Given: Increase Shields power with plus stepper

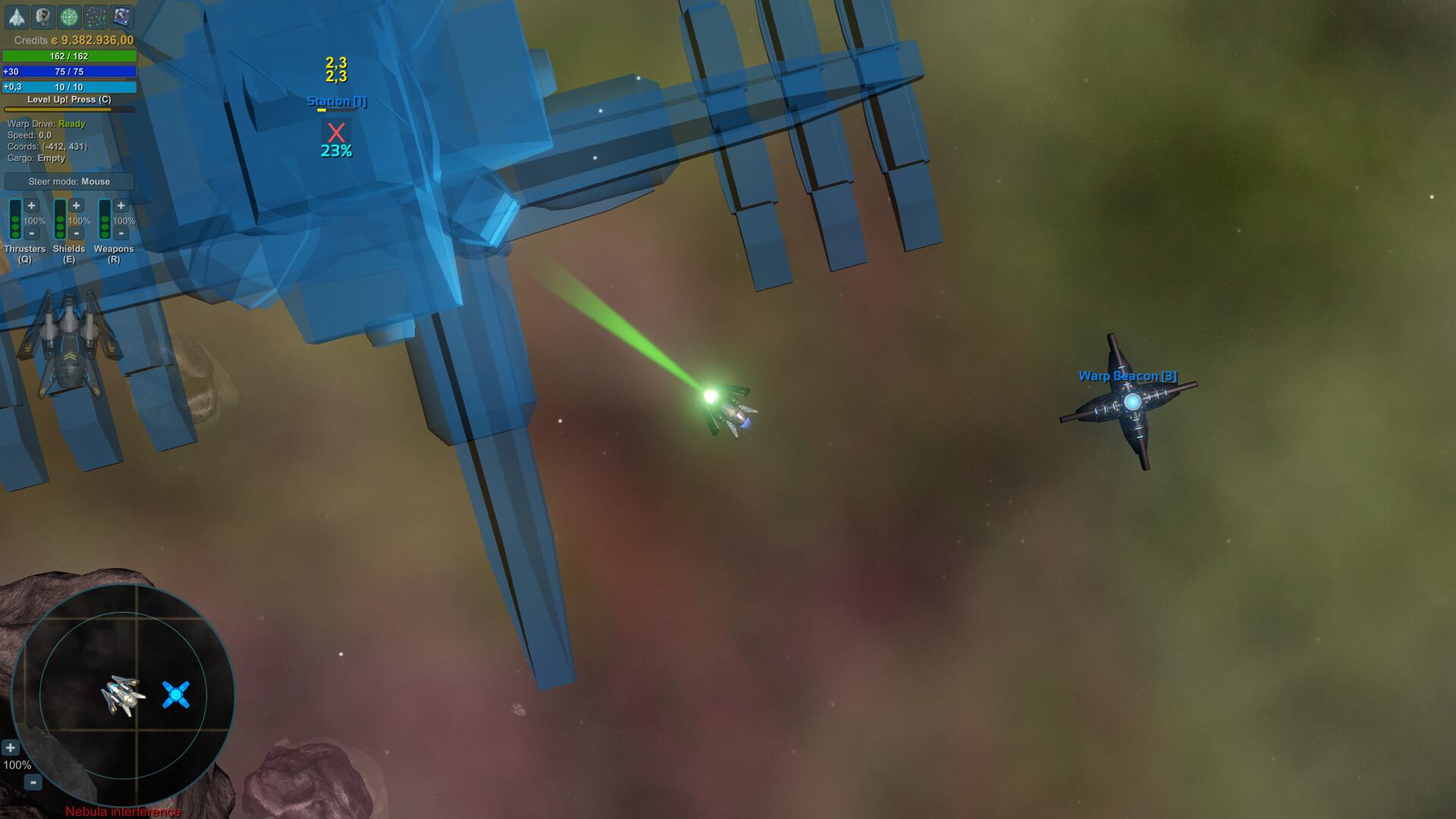Looking at the screenshot, I should tap(77, 206).
